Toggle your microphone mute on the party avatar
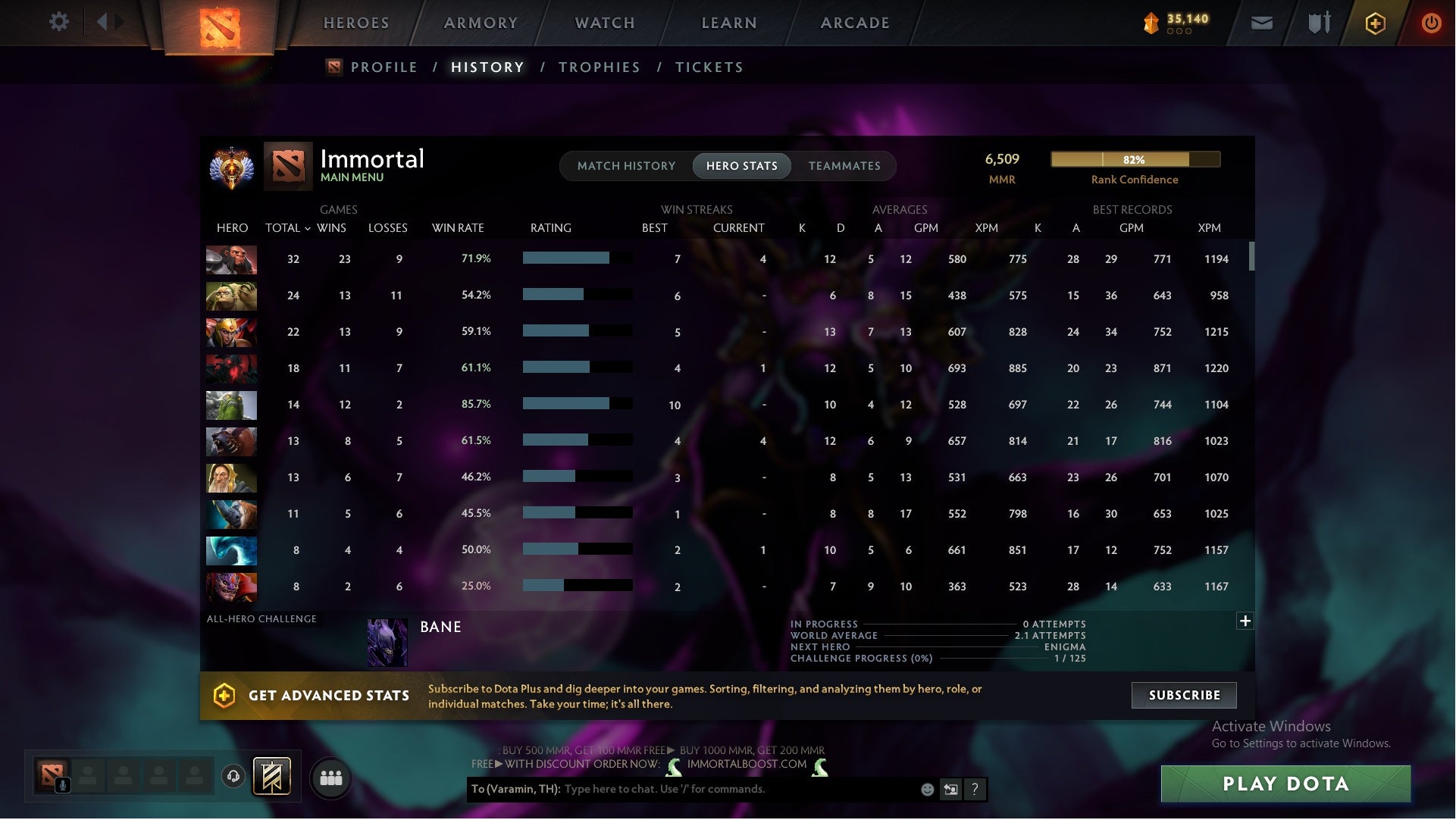This screenshot has width=1456, height=820. 62,784
